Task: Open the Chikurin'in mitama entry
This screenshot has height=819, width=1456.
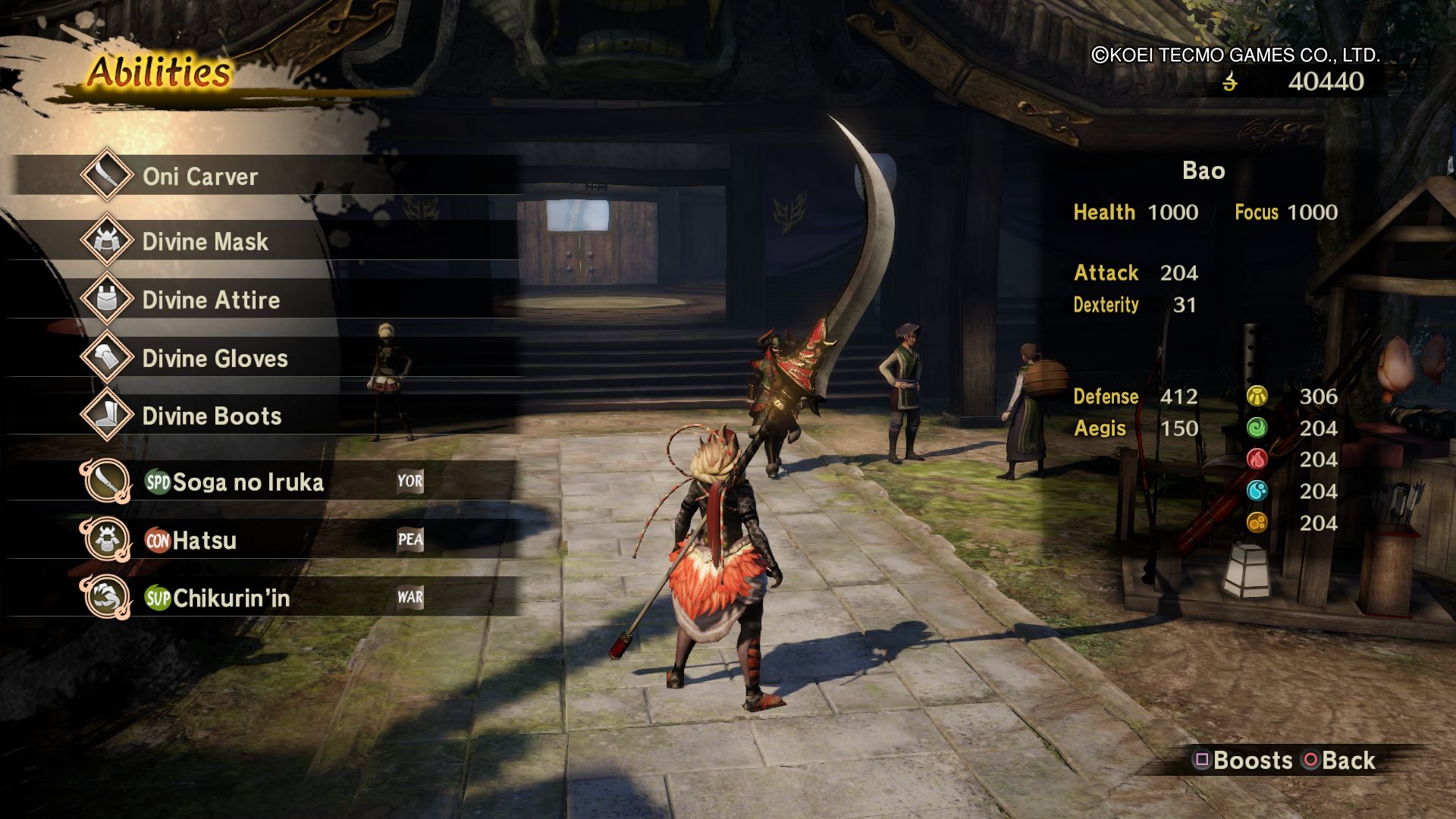Action: 231,598
